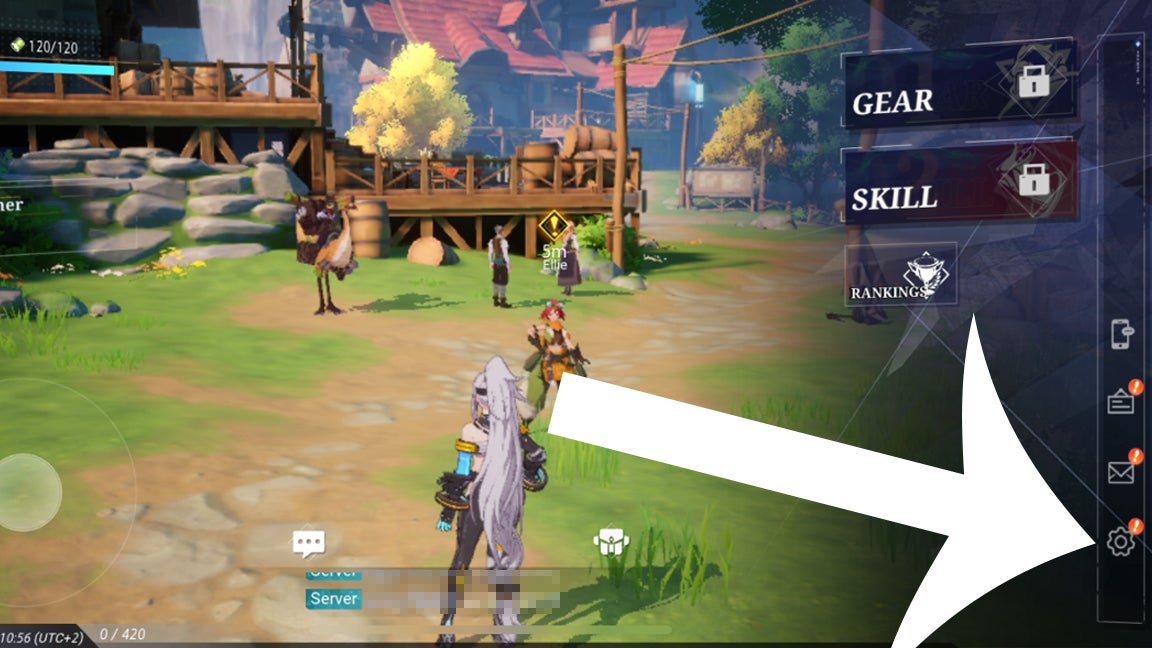Screen dimensions: 1152x648
Task: Open the locked SKILL menu
Action: click(960, 187)
